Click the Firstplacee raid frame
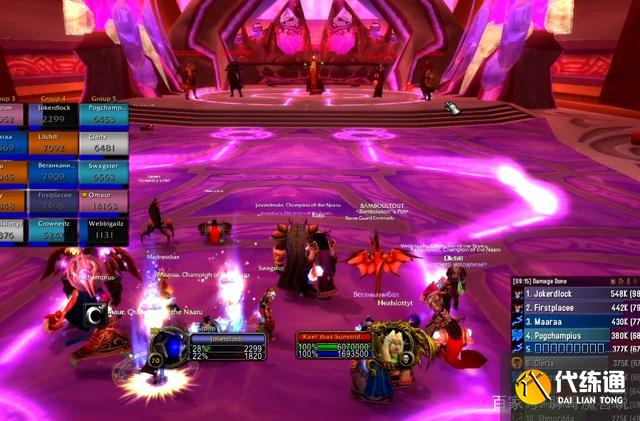Viewport: 640px width, 421px height. tap(53, 203)
